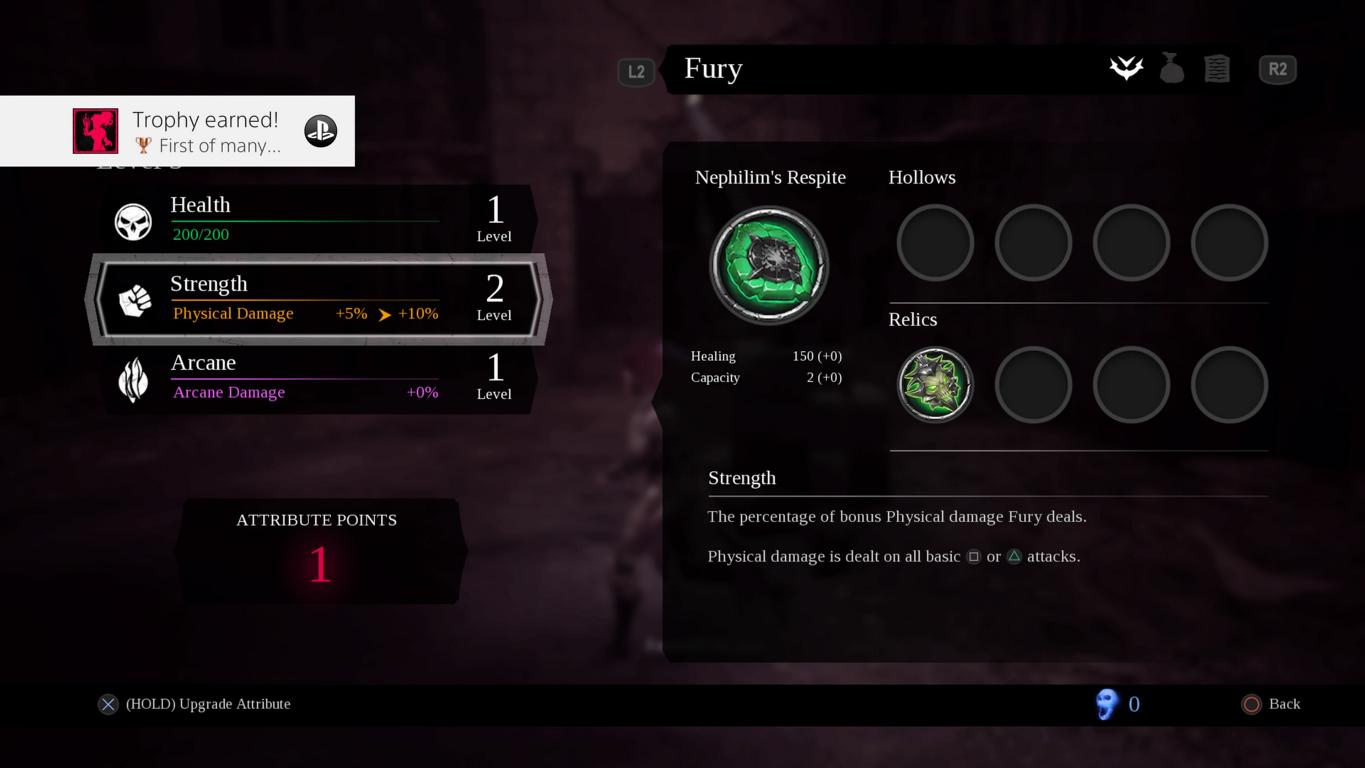The image size is (1365, 768).
Task: Open the scroll journal tab
Action: [x=1217, y=69]
